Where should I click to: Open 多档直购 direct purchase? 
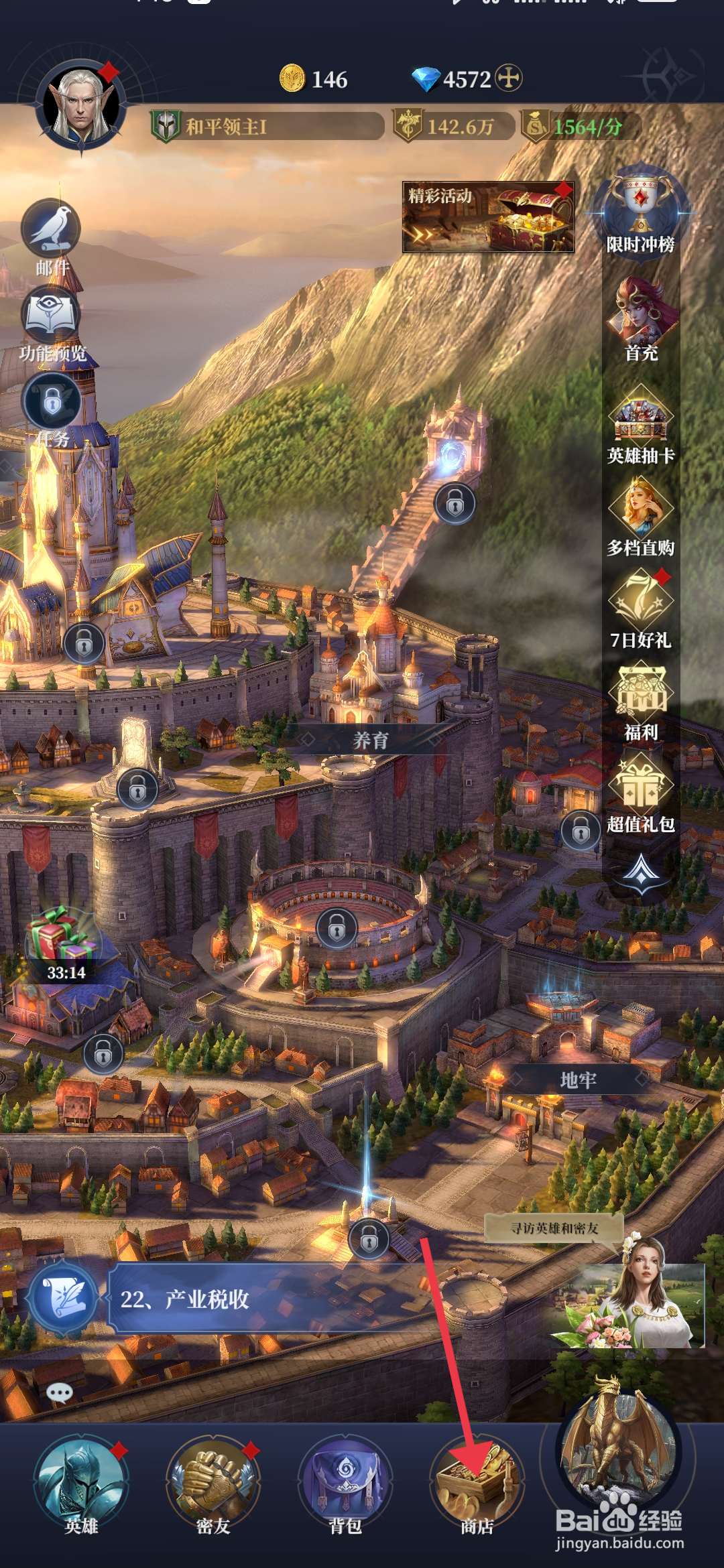point(641,516)
